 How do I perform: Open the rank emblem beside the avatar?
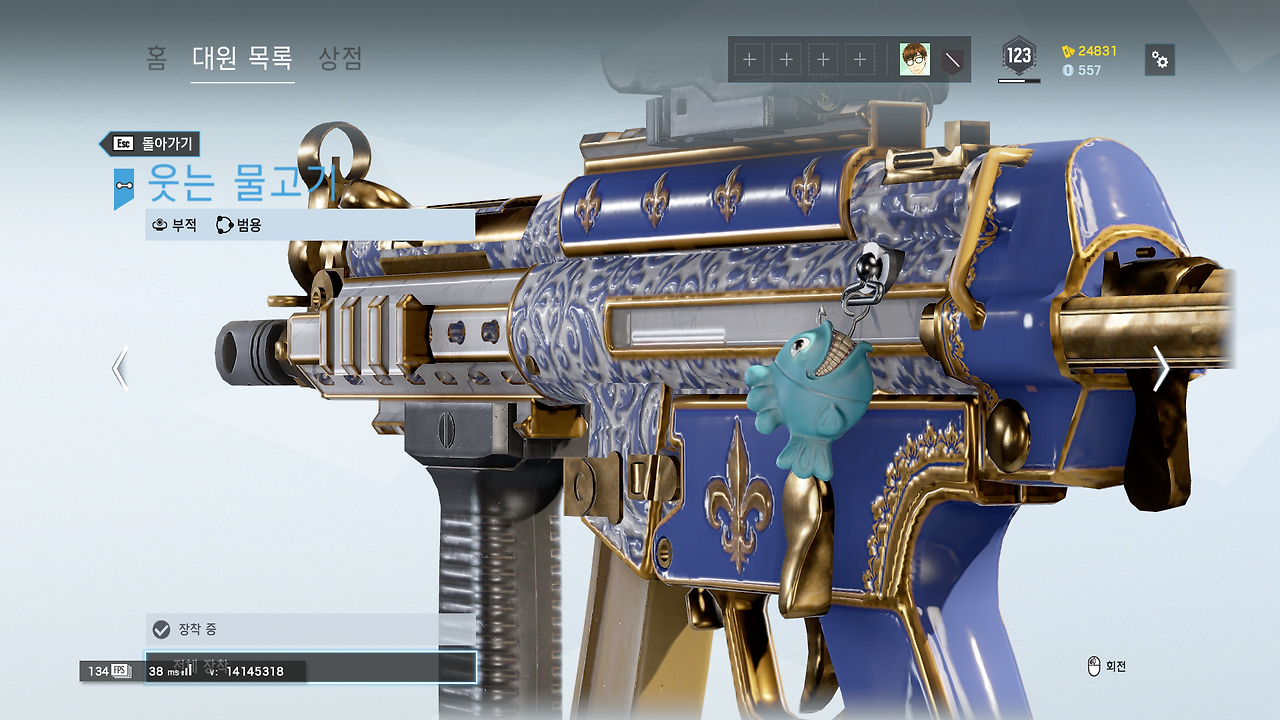(955, 60)
